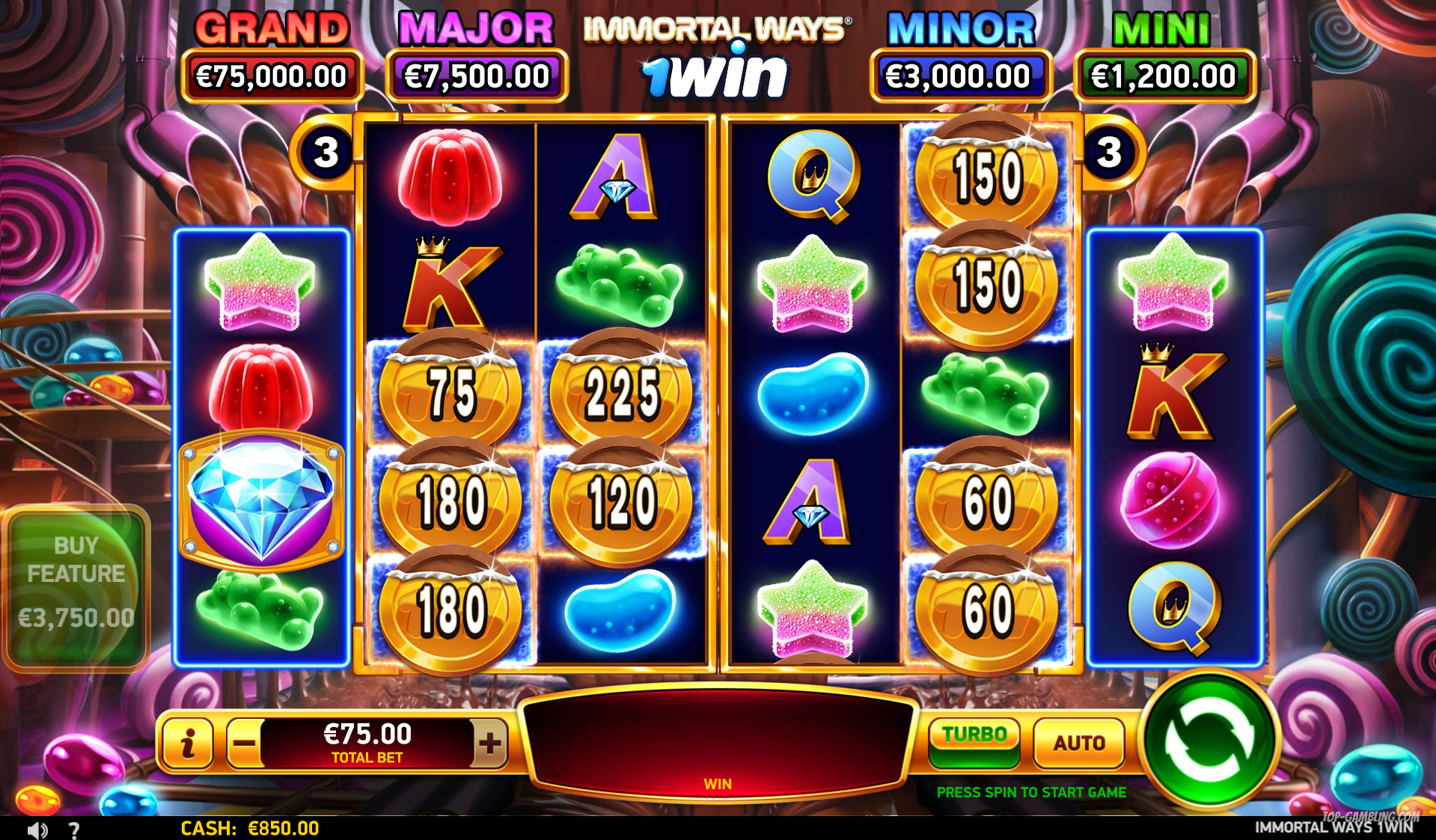Open help via the question mark
The height and width of the screenshot is (840, 1436).
(x=74, y=830)
